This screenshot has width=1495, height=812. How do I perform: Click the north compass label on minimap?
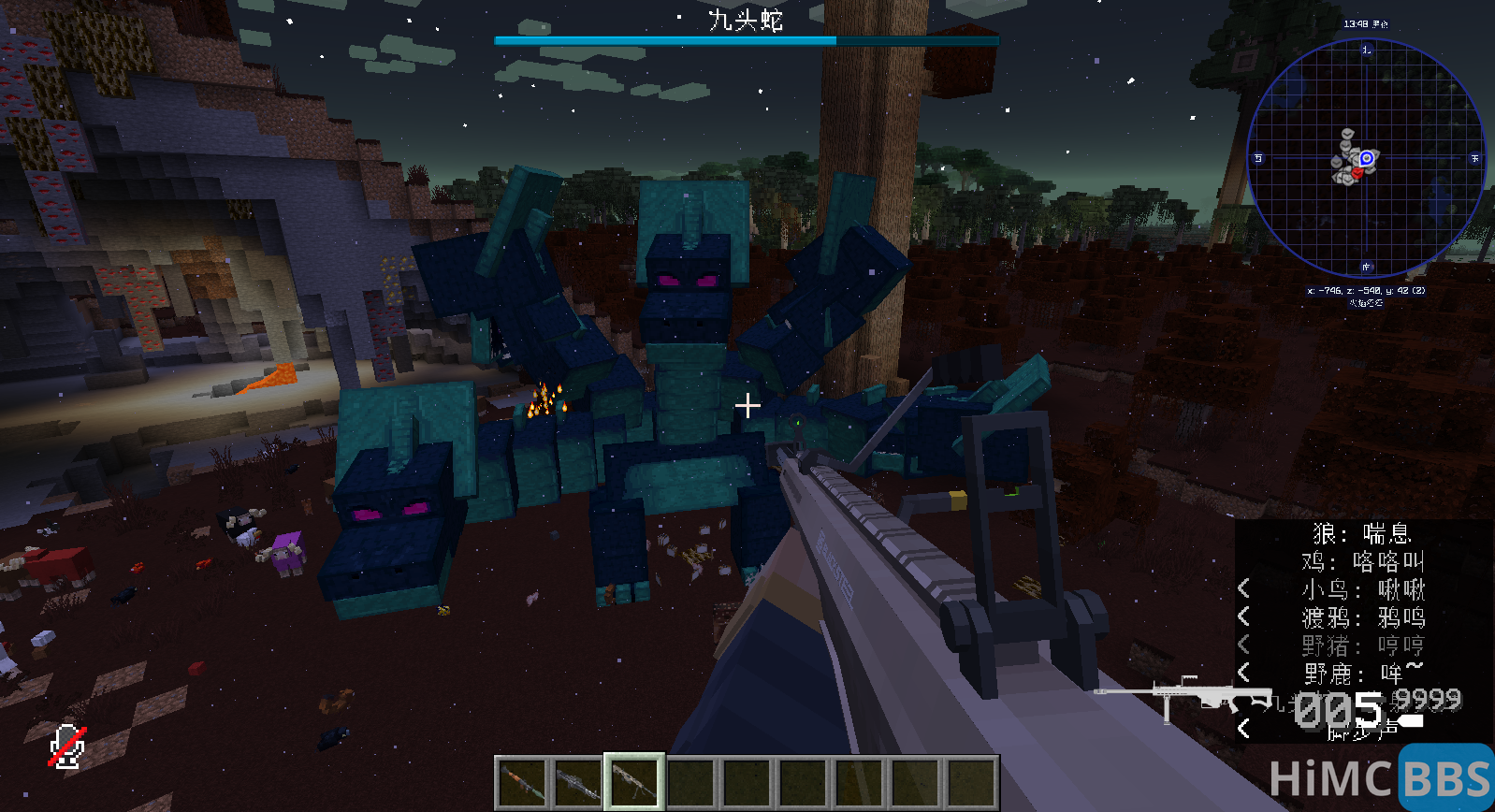point(1366,50)
